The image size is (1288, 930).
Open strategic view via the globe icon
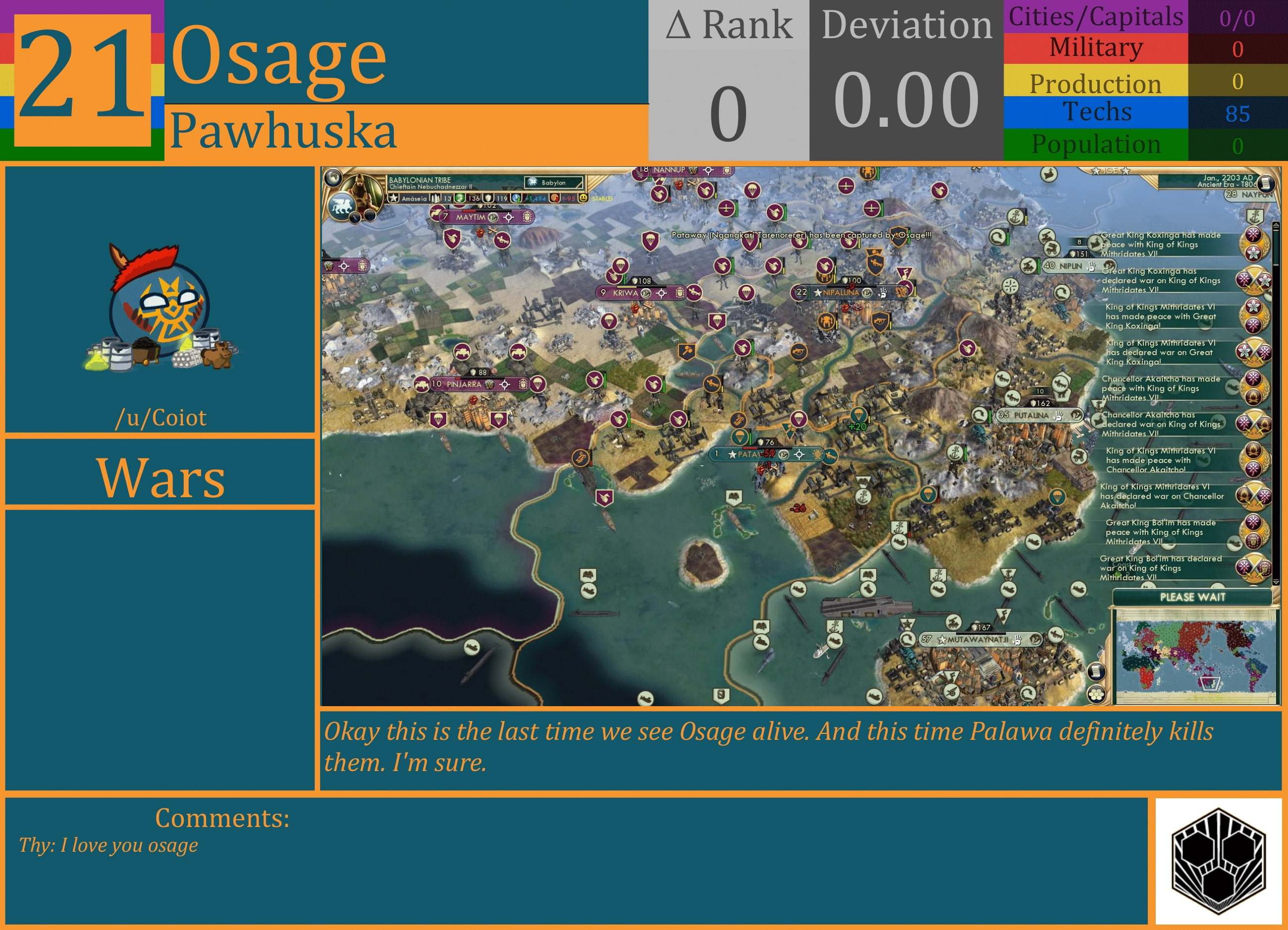pyautogui.click(x=334, y=179)
